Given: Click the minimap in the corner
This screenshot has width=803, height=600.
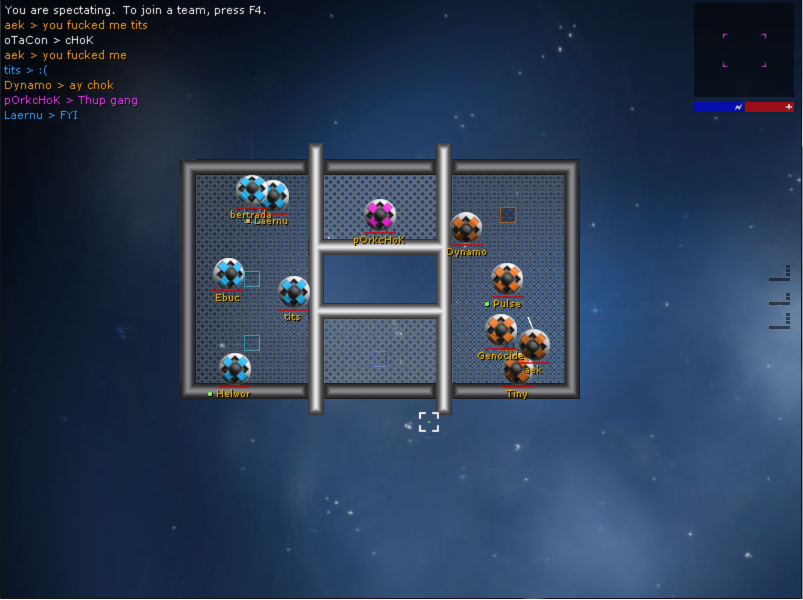Looking at the screenshot, I should click(x=743, y=50).
